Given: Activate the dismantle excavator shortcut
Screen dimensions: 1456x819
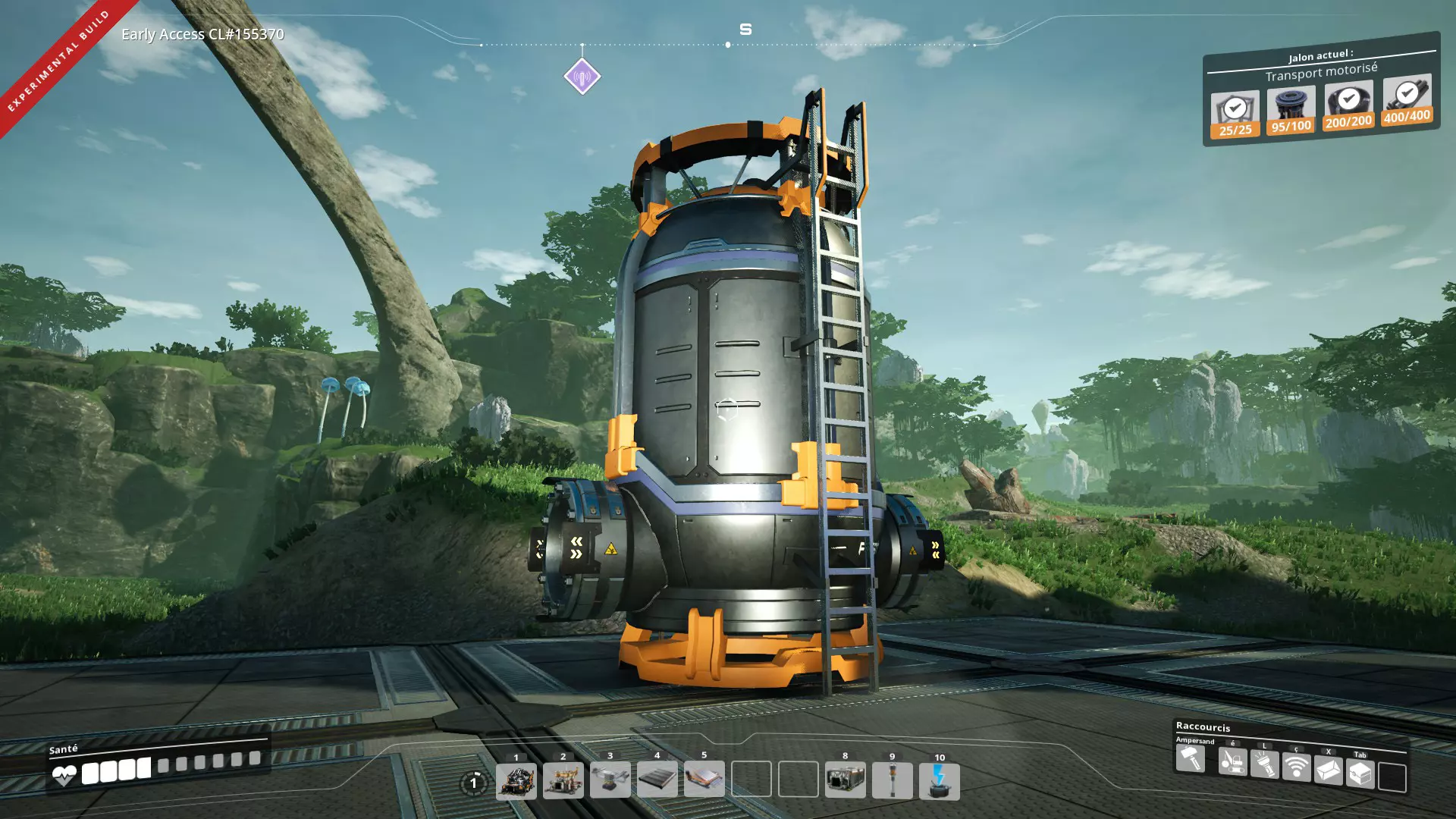Looking at the screenshot, I should tap(1232, 761).
